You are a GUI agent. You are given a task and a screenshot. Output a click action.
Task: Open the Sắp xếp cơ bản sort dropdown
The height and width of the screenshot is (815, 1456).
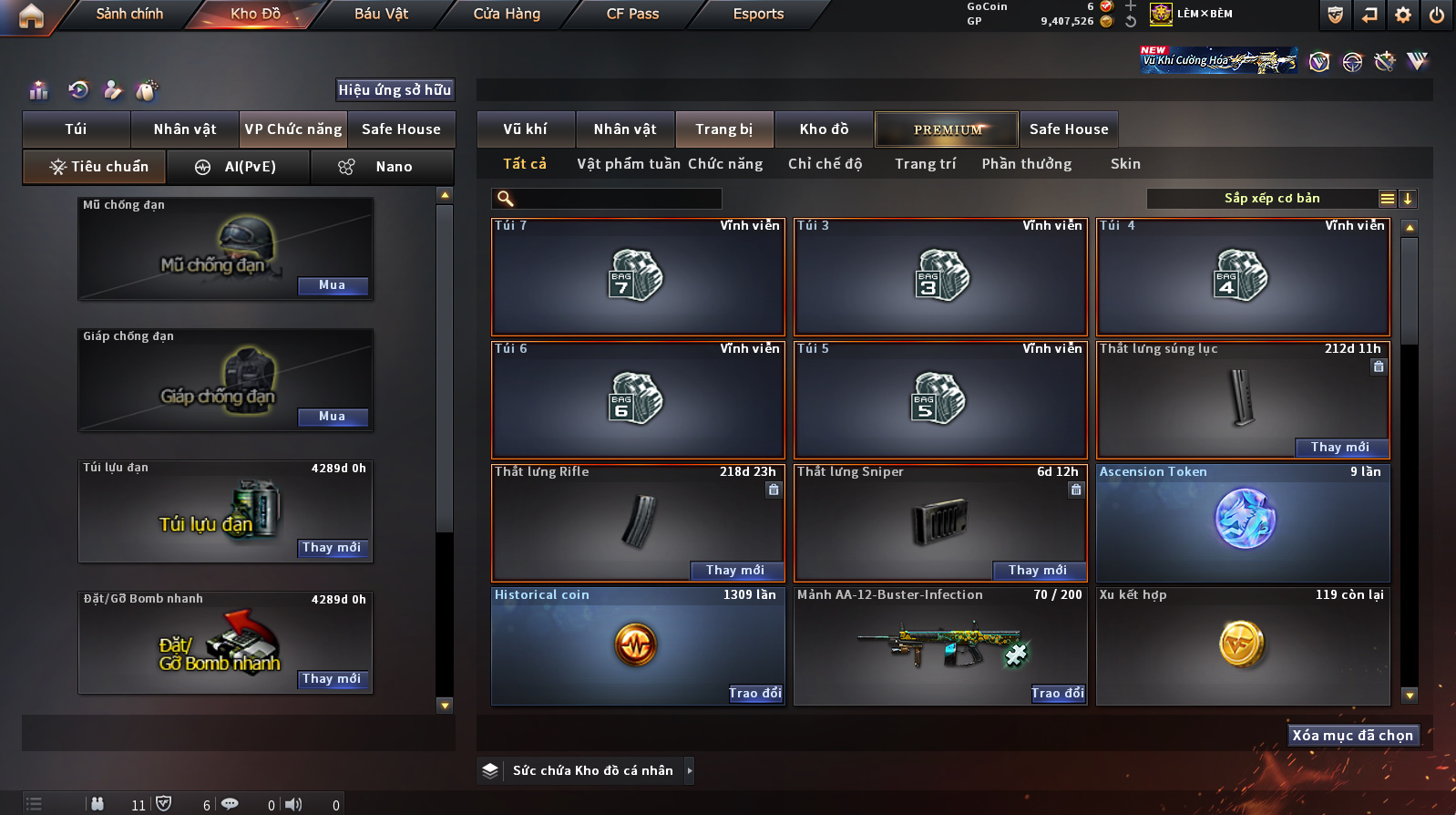tap(1271, 199)
